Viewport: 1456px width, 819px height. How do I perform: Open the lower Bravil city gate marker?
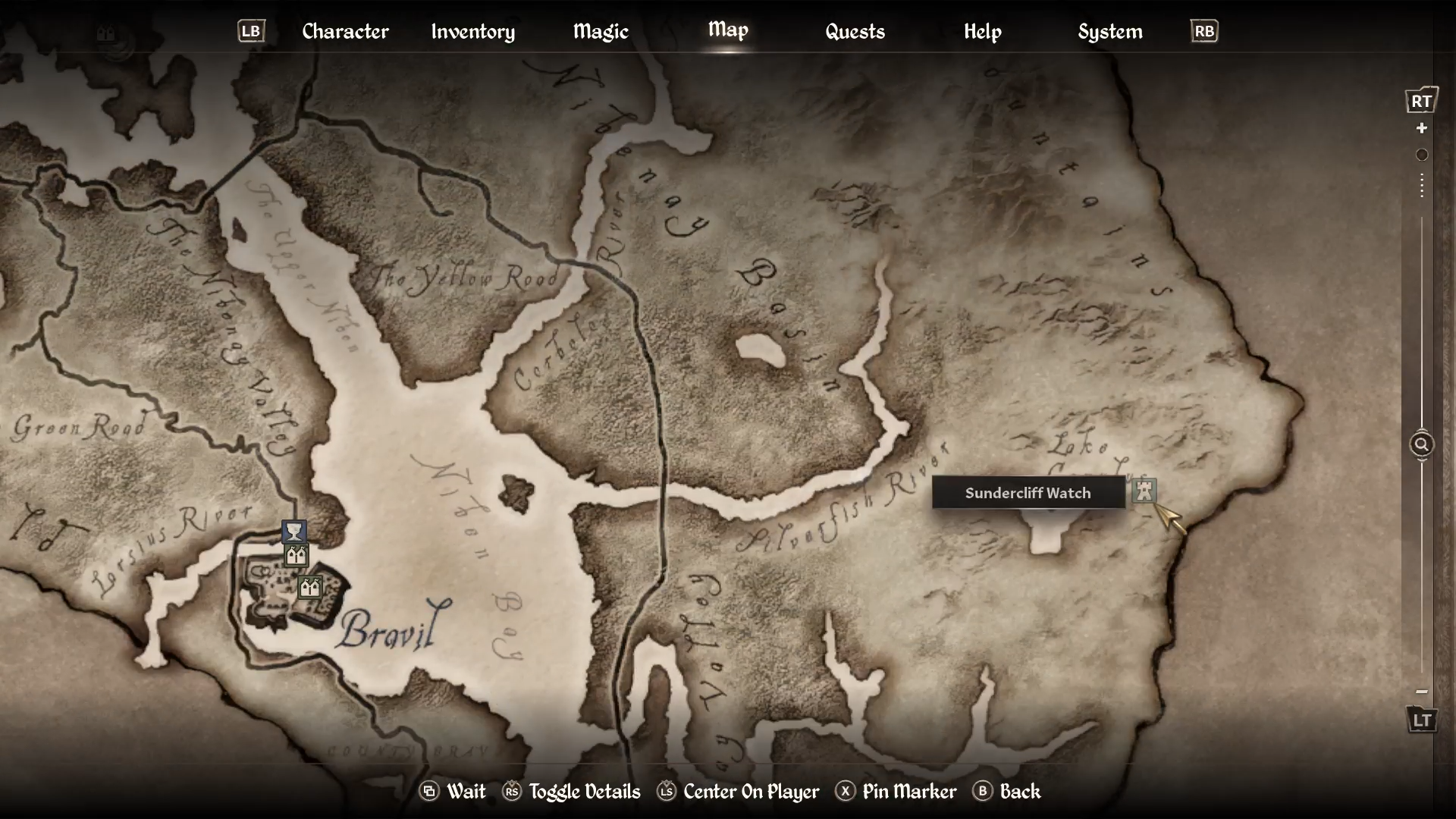tap(309, 585)
